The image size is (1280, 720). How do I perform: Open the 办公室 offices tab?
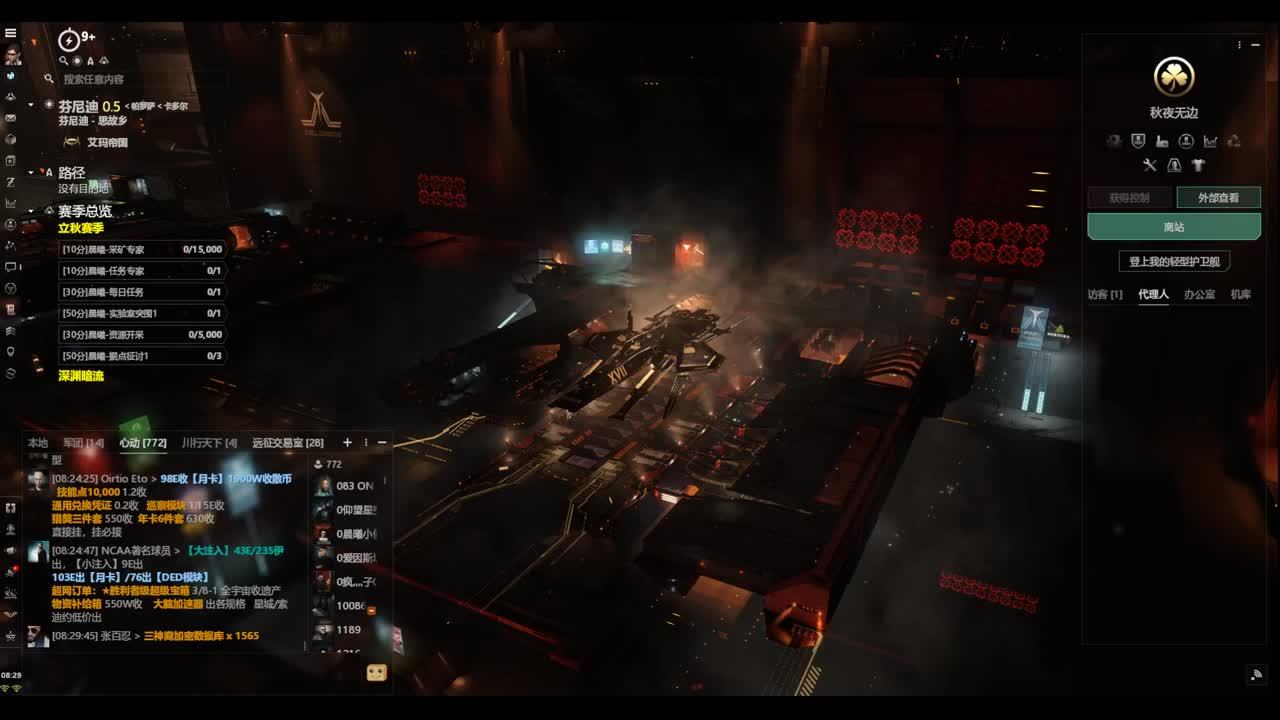(1199, 295)
